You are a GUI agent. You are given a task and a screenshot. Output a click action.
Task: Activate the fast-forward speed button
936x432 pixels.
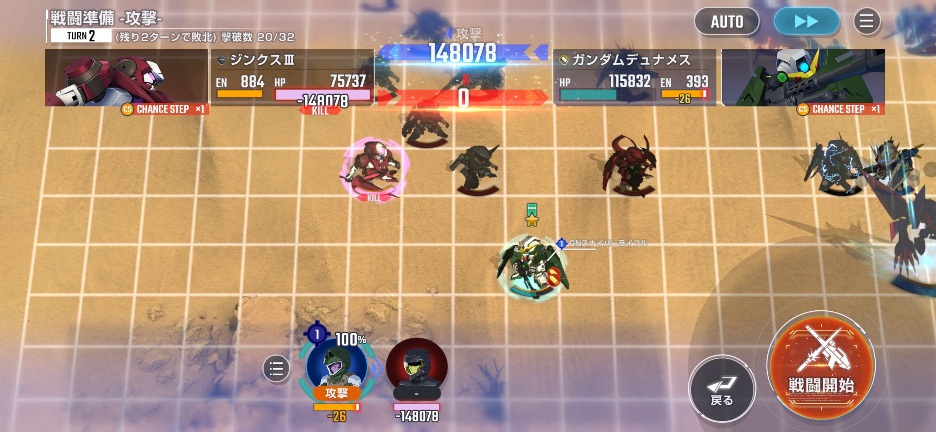pyautogui.click(x=807, y=21)
